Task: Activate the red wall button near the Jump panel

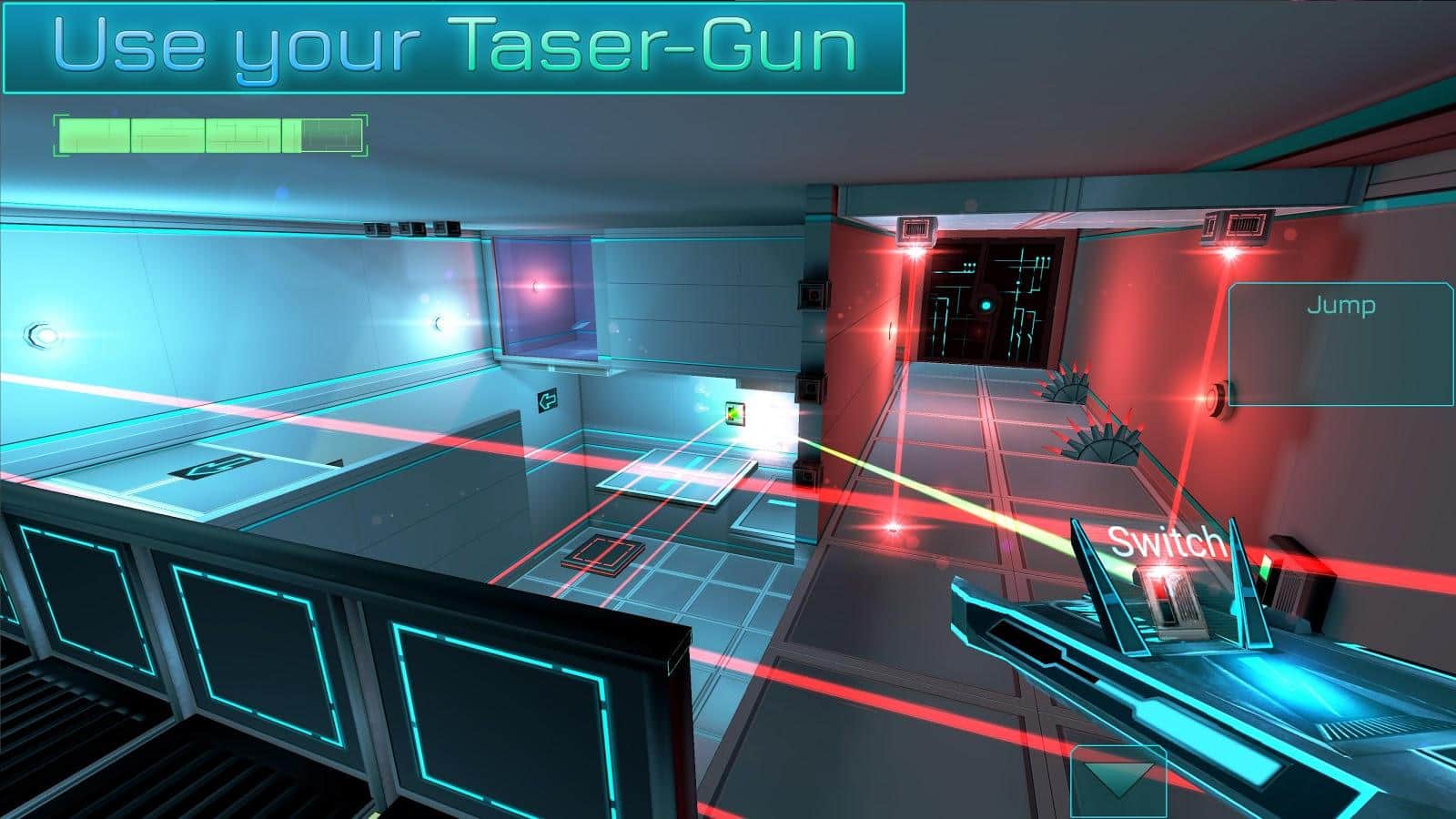Action: 1217,398
